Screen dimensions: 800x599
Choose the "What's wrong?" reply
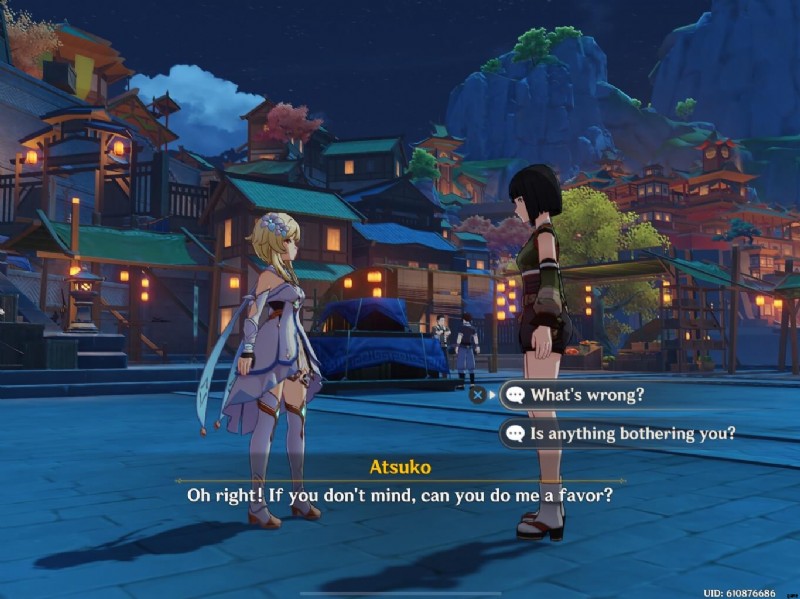pos(587,394)
